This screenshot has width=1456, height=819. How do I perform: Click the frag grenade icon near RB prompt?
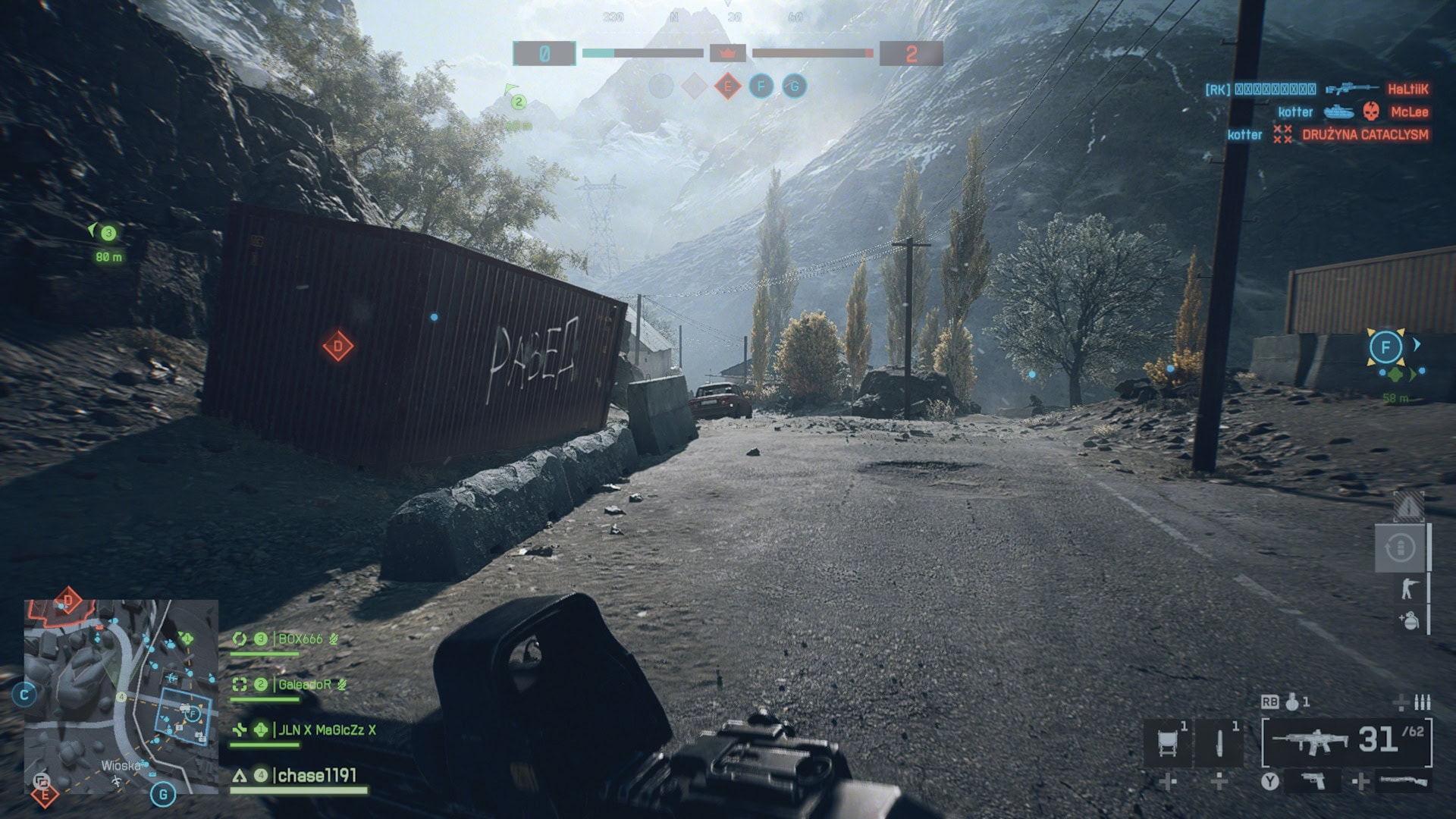pyautogui.click(x=1291, y=704)
